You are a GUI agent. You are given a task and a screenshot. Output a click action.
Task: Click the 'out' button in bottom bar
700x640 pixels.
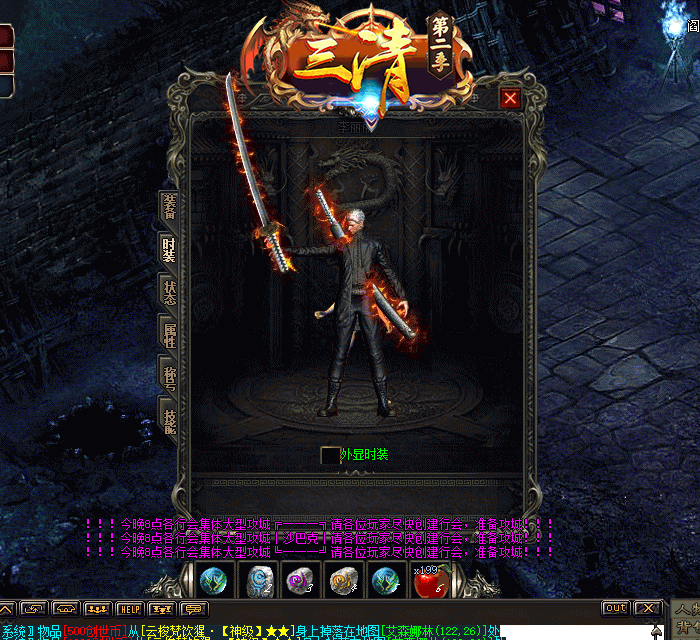[615, 608]
